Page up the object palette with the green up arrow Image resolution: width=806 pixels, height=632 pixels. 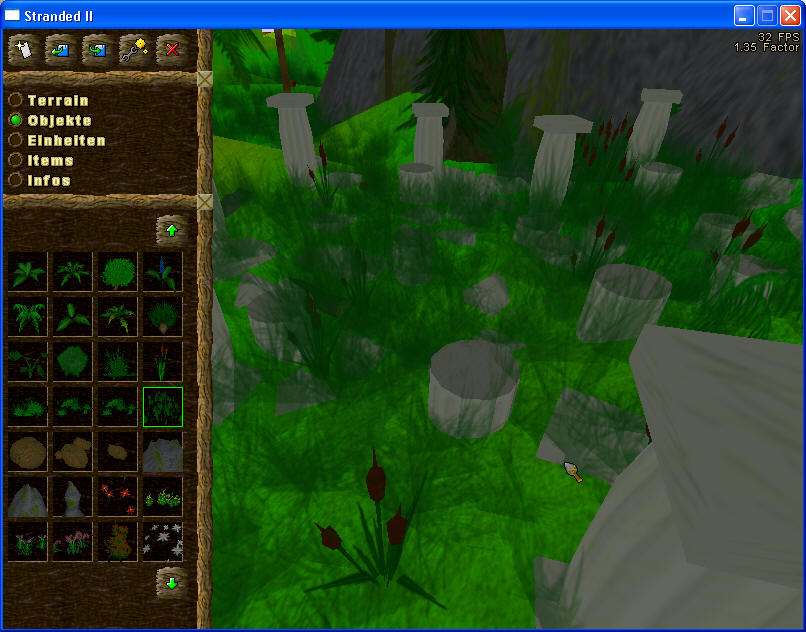(171, 231)
